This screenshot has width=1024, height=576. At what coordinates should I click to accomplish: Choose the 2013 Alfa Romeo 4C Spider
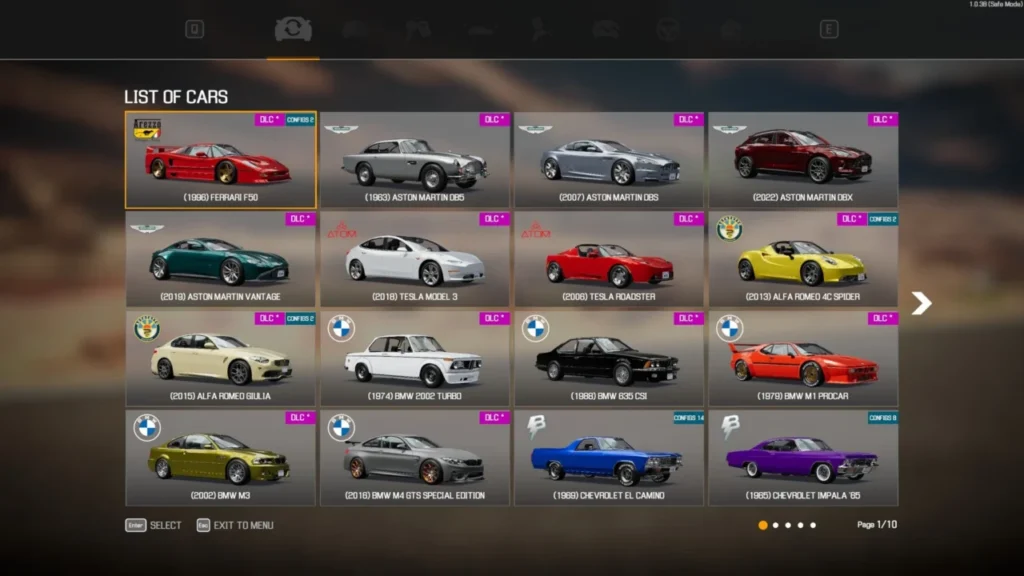point(803,259)
